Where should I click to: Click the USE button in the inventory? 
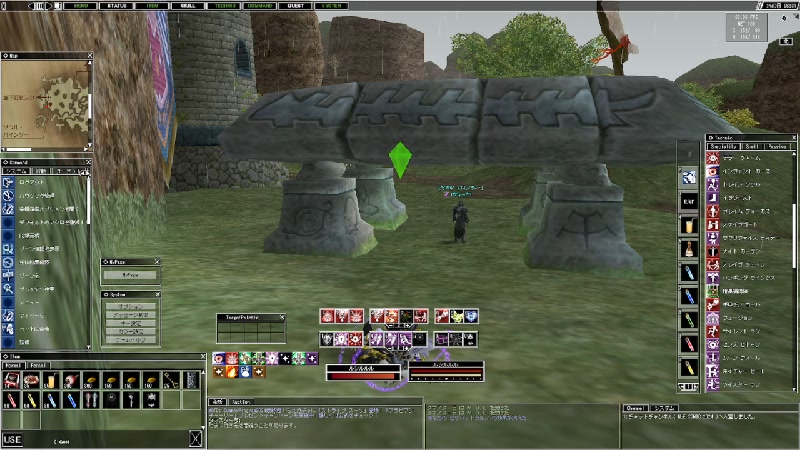point(11,439)
